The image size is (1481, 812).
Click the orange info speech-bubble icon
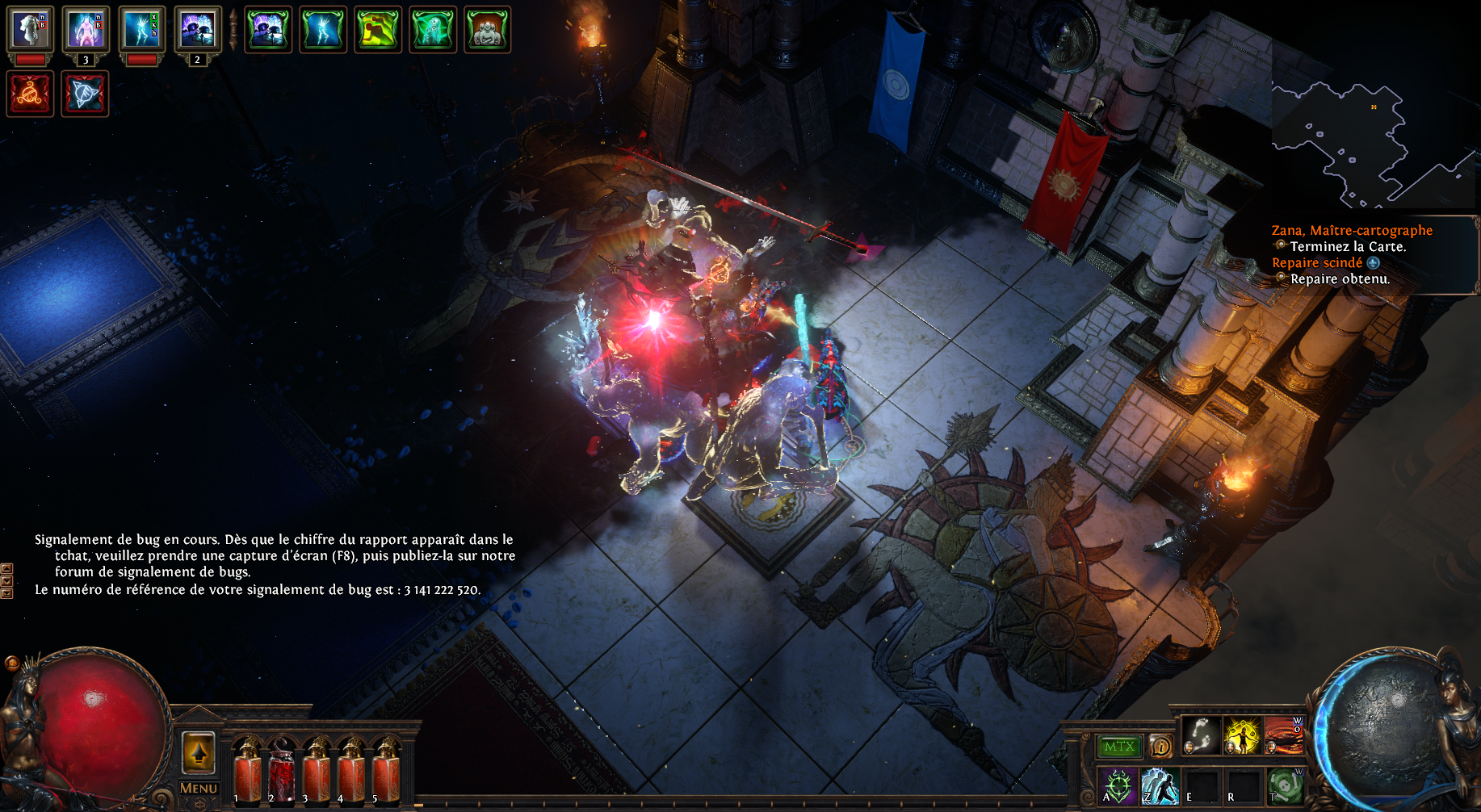pos(1160,747)
